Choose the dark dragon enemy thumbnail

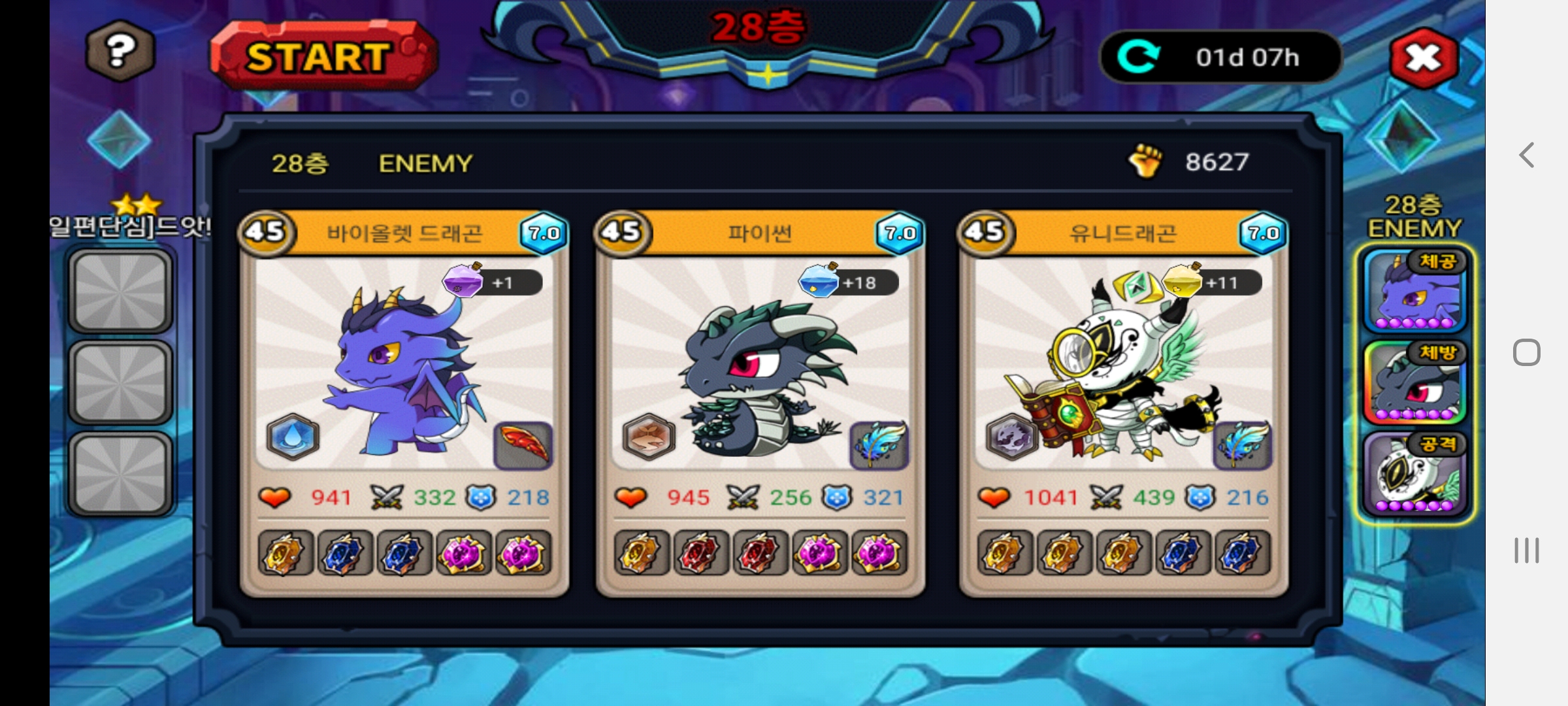[x=1414, y=383]
